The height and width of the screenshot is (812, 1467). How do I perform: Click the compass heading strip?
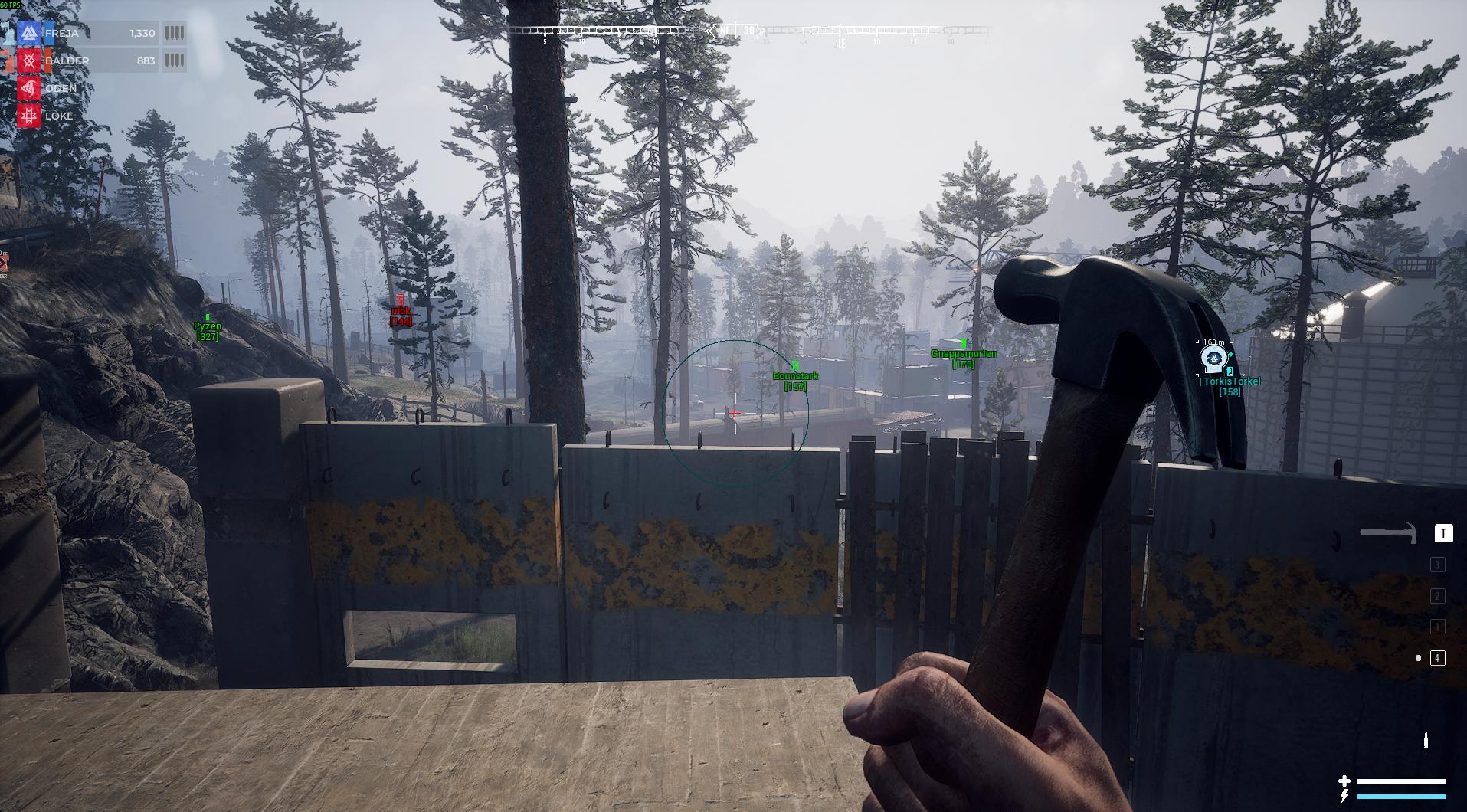coord(749,31)
